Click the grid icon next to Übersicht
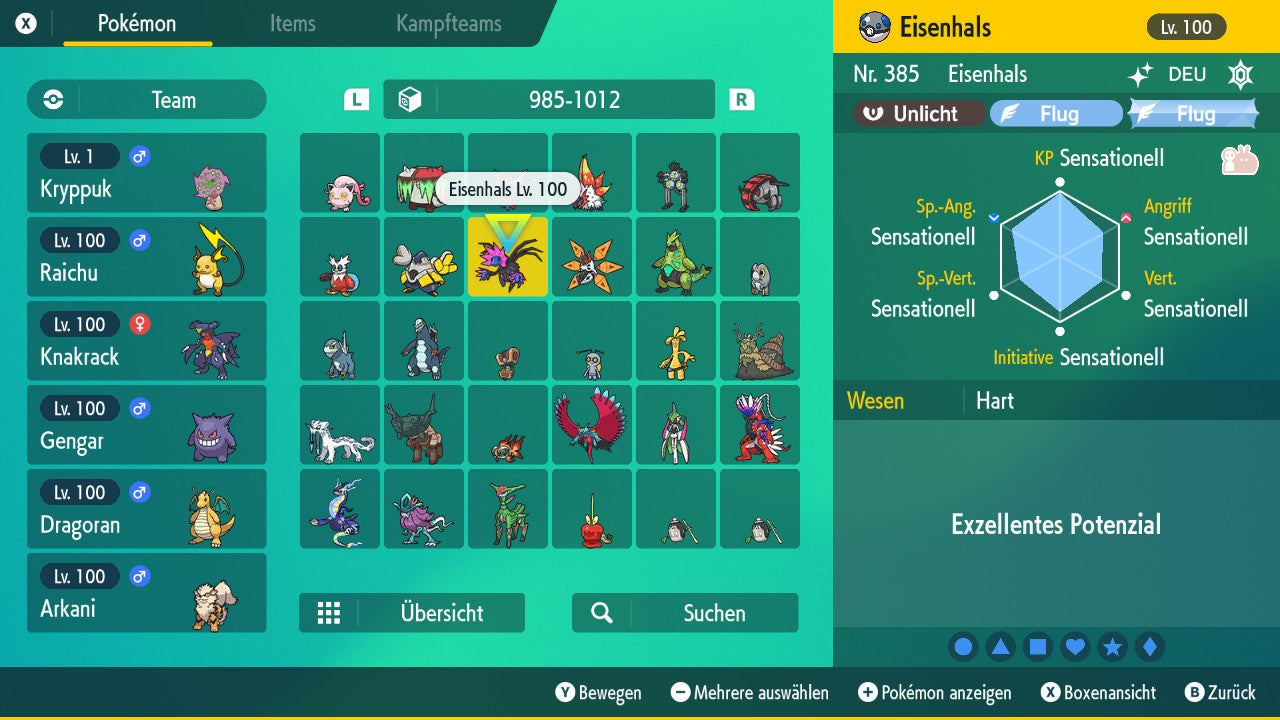Viewport: 1280px width, 720px height. coord(330,613)
